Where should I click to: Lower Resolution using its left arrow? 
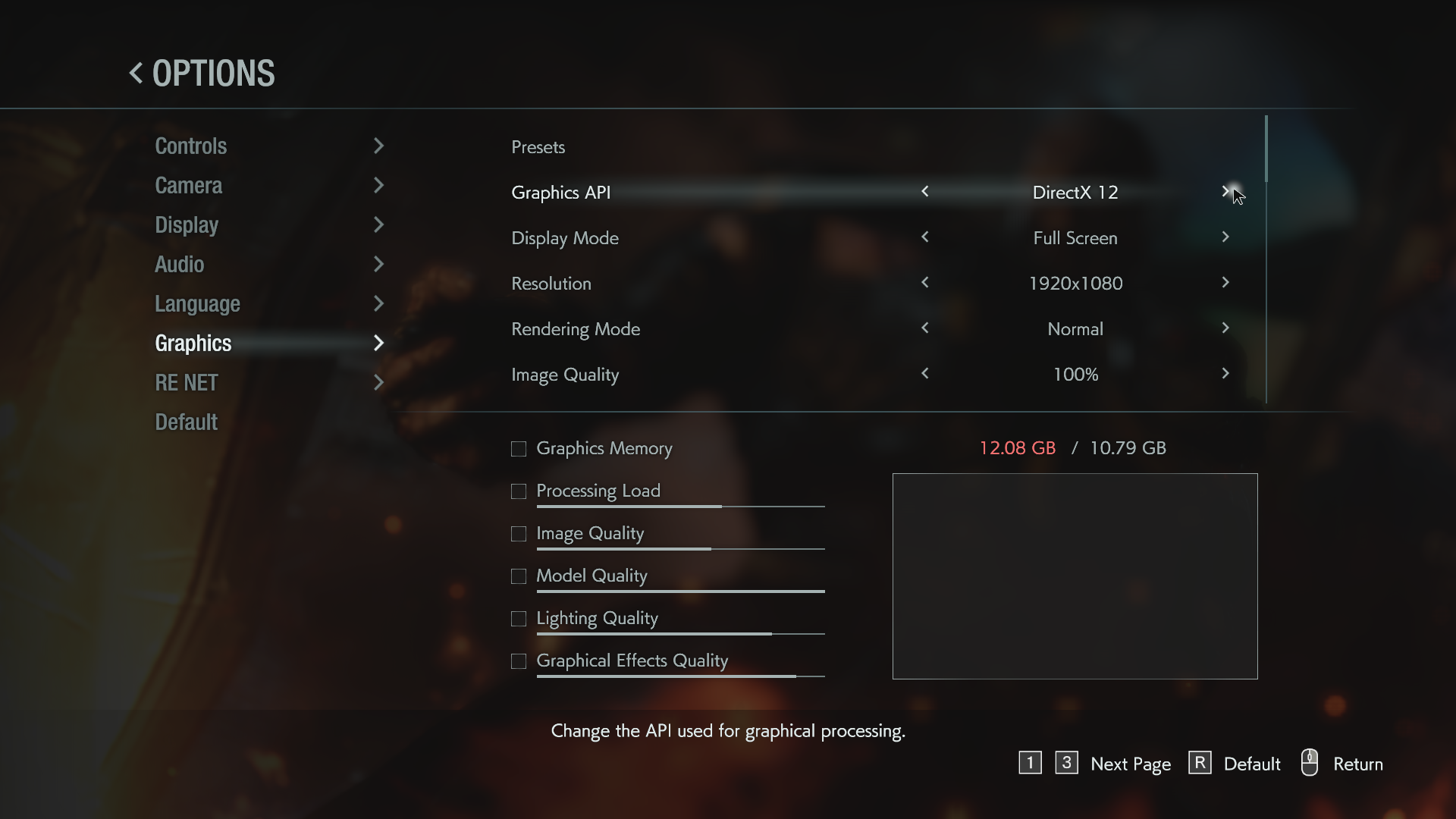coord(925,283)
